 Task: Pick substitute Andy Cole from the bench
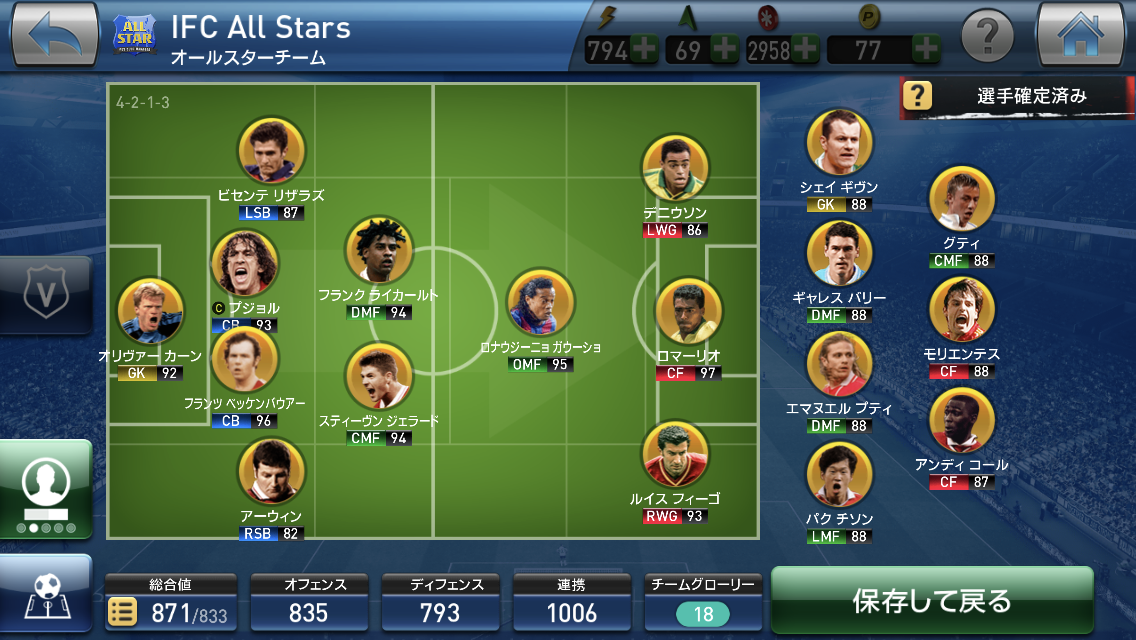(961, 421)
